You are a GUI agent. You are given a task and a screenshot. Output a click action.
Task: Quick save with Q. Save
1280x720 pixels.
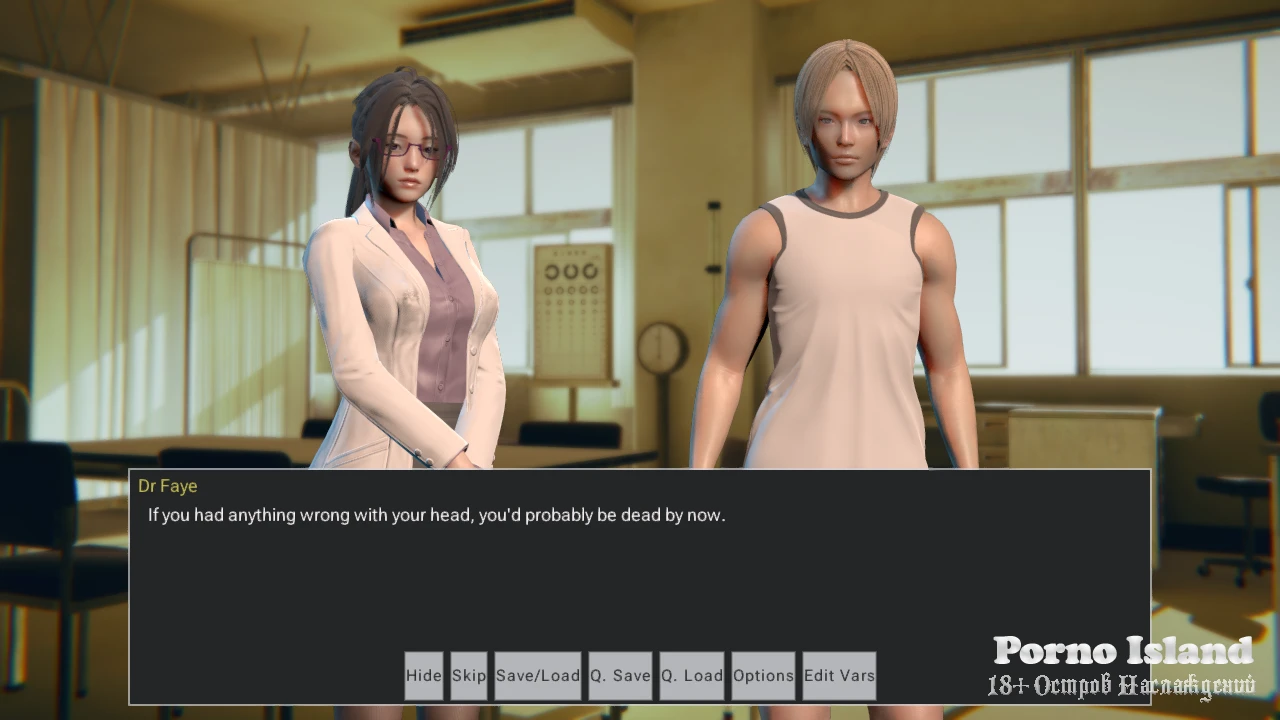(620, 675)
